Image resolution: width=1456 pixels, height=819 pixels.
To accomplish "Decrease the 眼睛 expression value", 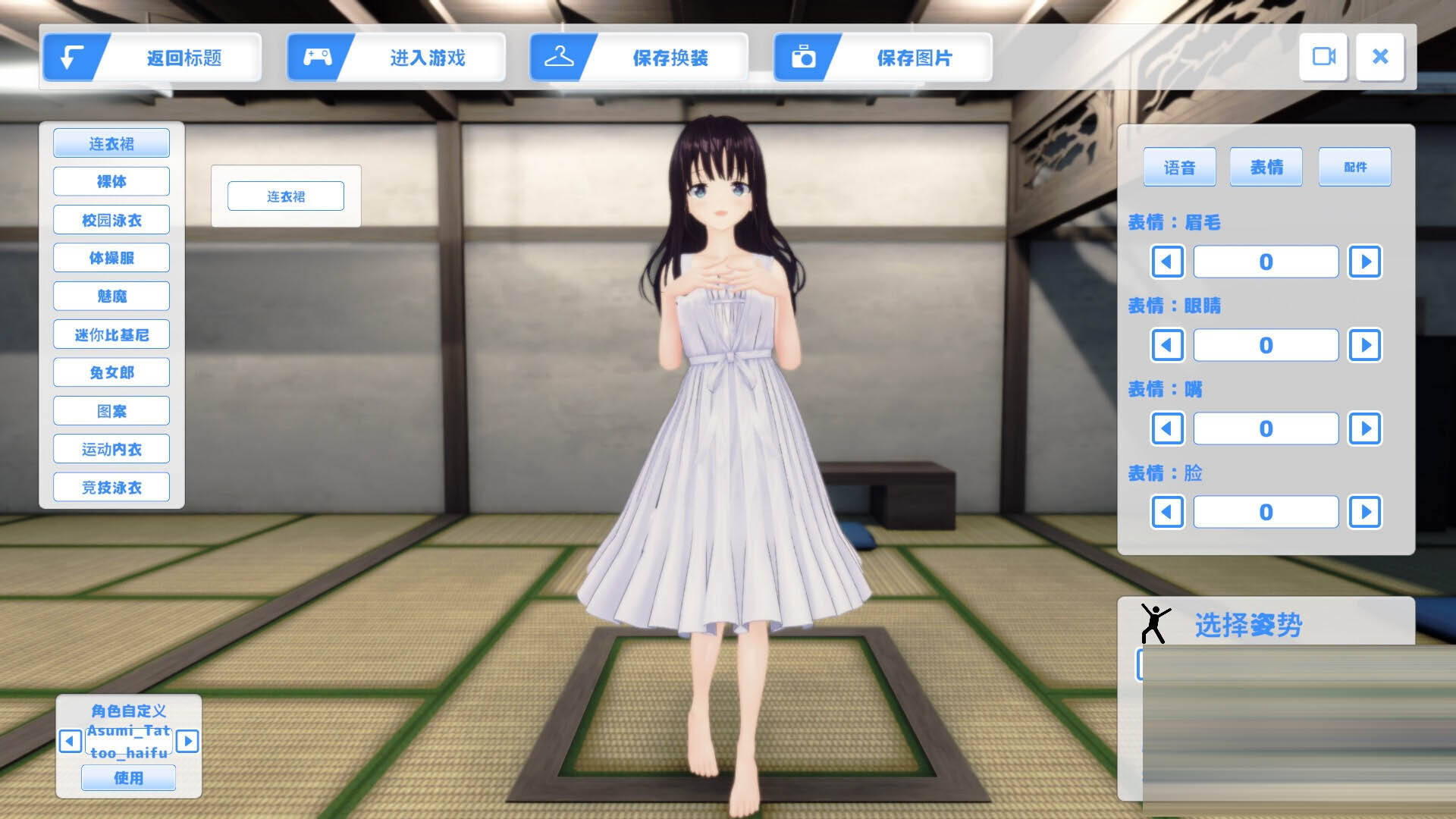I will click(1167, 345).
